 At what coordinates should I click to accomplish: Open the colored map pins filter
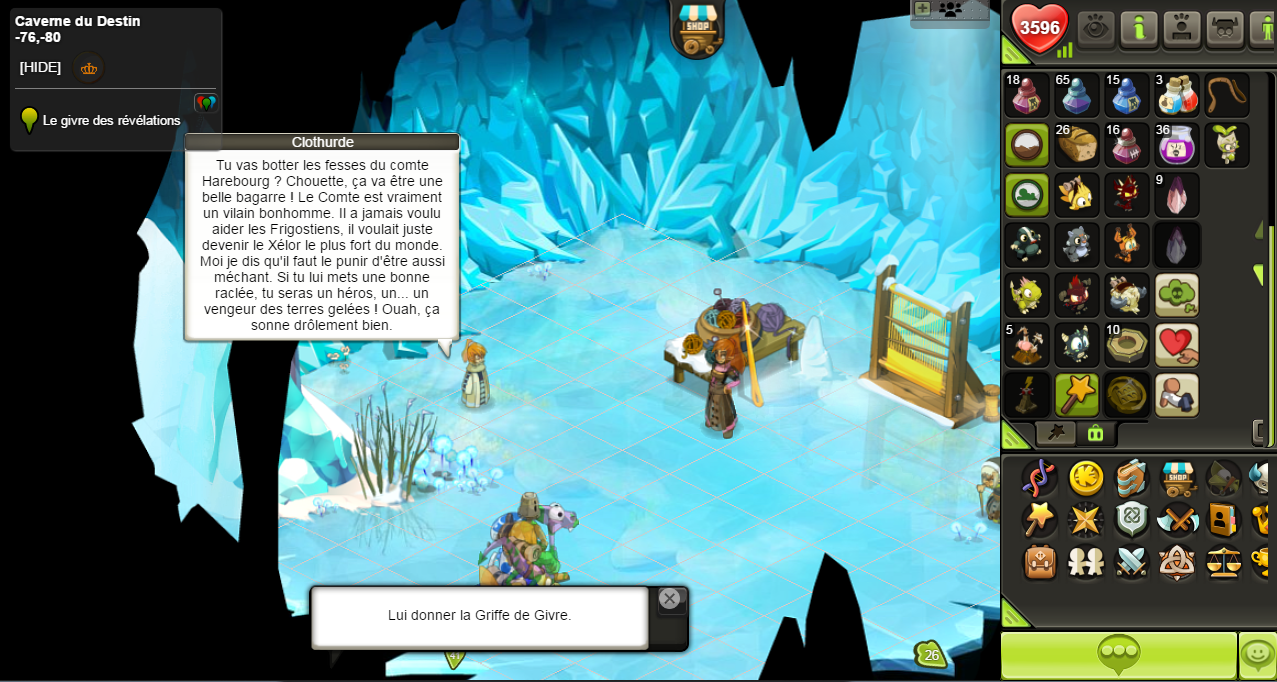click(205, 102)
